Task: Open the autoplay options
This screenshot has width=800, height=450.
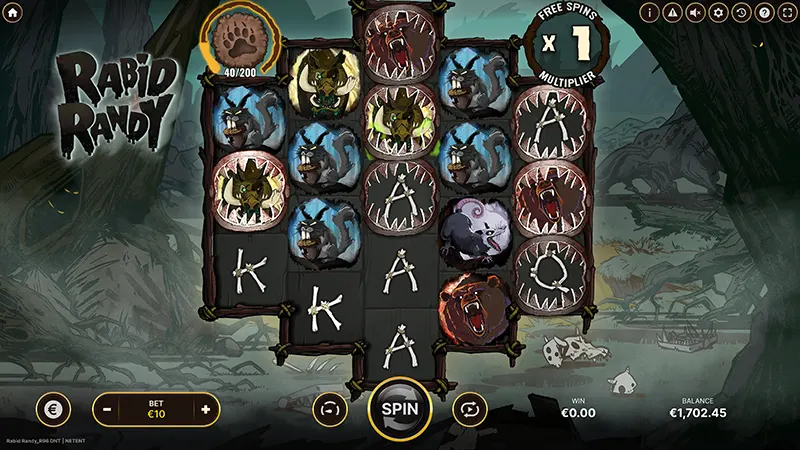Action: (x=468, y=408)
